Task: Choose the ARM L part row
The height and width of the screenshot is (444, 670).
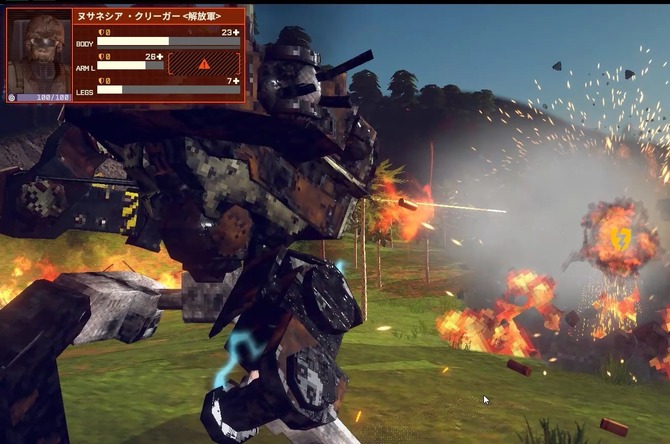Action: tap(130, 66)
